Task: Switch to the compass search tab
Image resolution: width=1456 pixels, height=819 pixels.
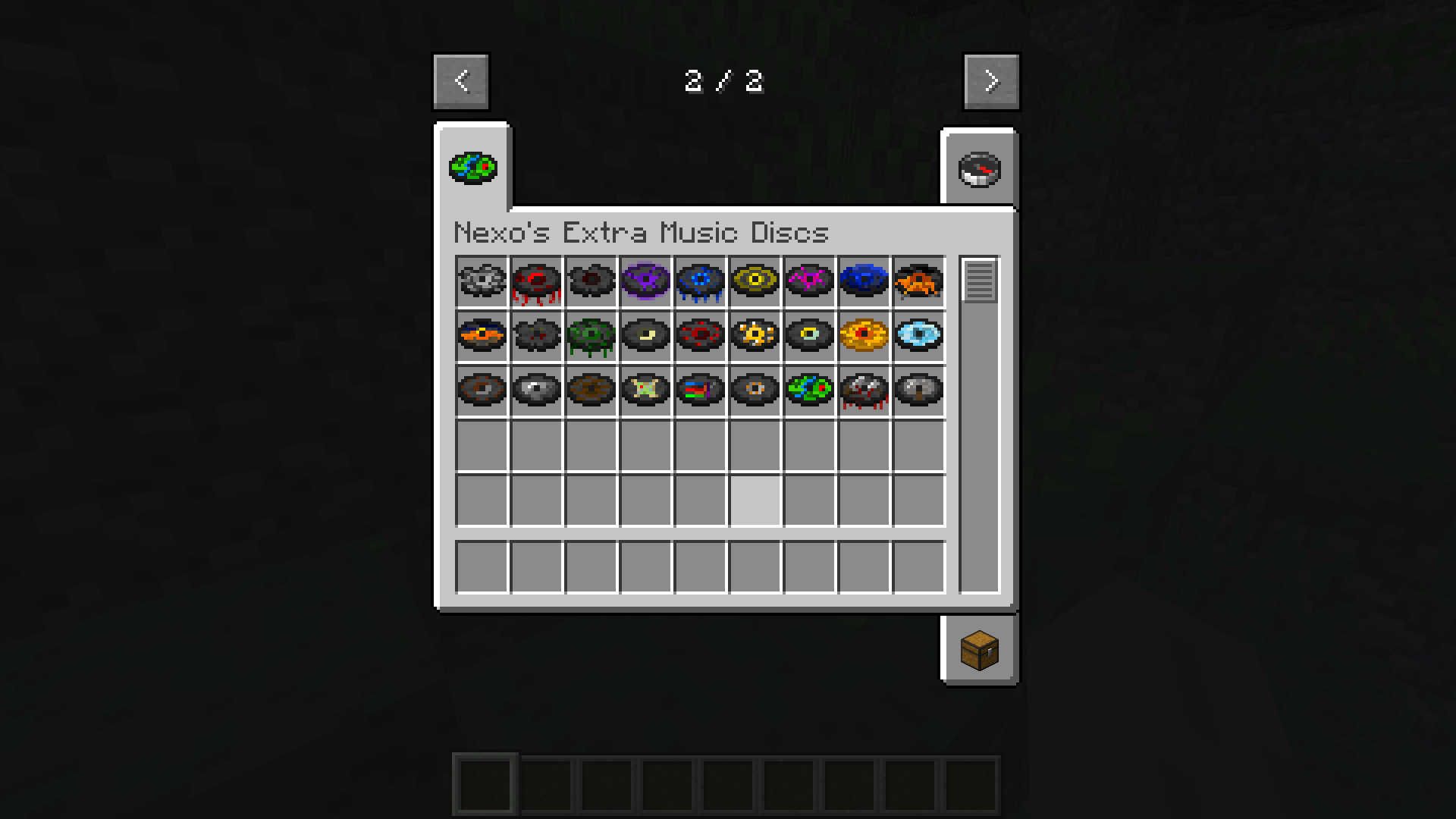Action: coord(979,168)
